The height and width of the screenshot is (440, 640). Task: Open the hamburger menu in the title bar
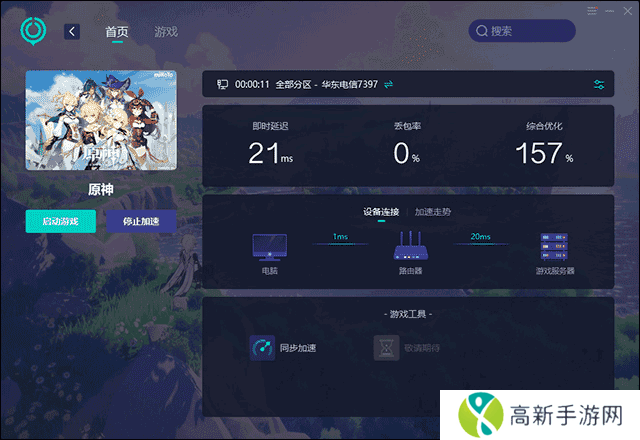click(592, 11)
